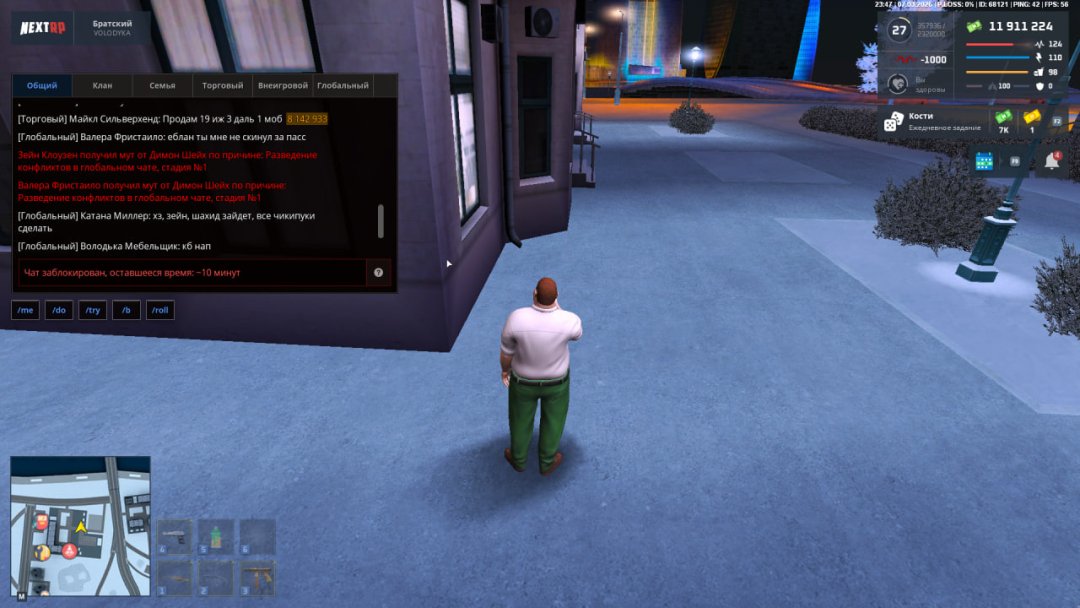The width and height of the screenshot is (1080, 608).
Task: Select the green item in hotbar slot 5
Action: 216,536
